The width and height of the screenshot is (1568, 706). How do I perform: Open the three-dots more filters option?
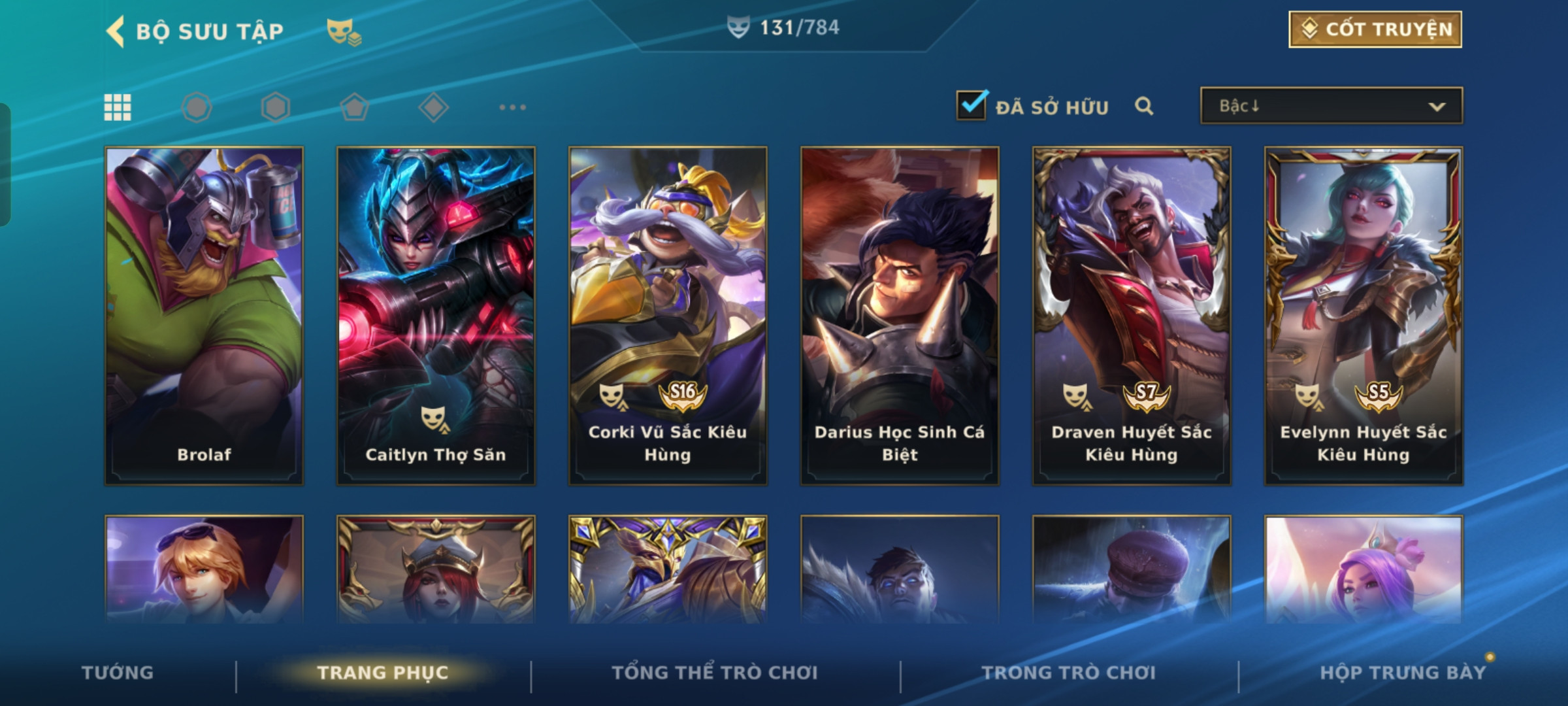[512, 107]
